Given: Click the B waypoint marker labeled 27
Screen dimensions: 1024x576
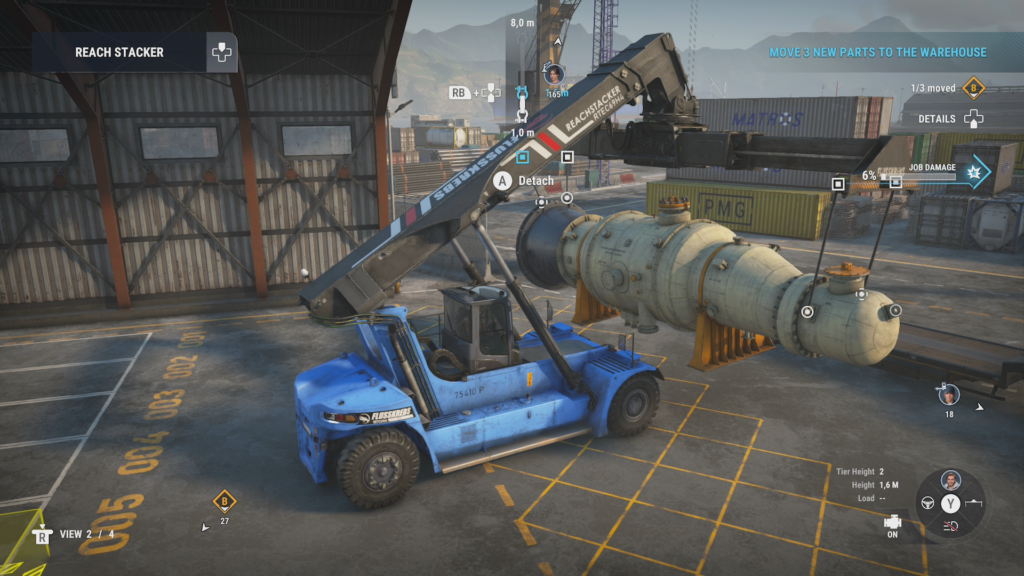Looking at the screenshot, I should (225, 501).
